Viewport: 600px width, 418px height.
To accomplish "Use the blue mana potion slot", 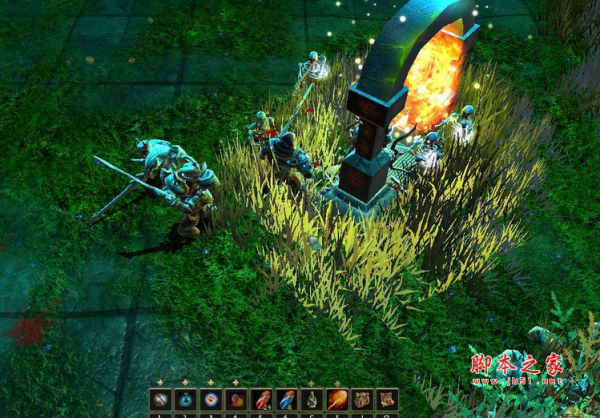I will pos(287,400).
